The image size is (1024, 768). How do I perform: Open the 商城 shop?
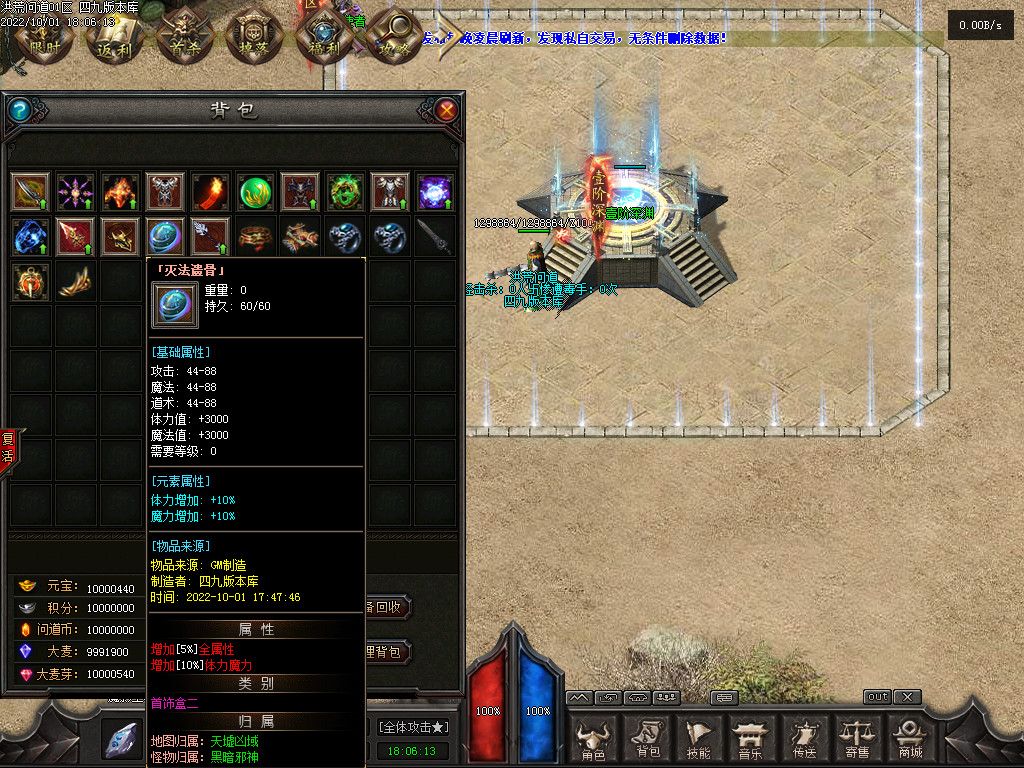point(909,738)
